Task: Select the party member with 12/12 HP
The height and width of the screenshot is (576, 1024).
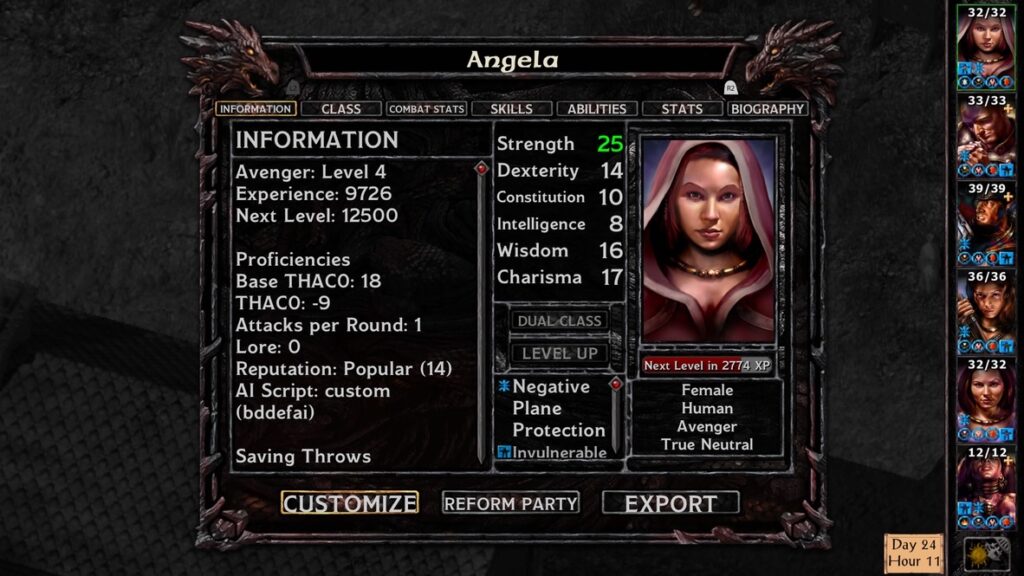Action: click(x=986, y=482)
